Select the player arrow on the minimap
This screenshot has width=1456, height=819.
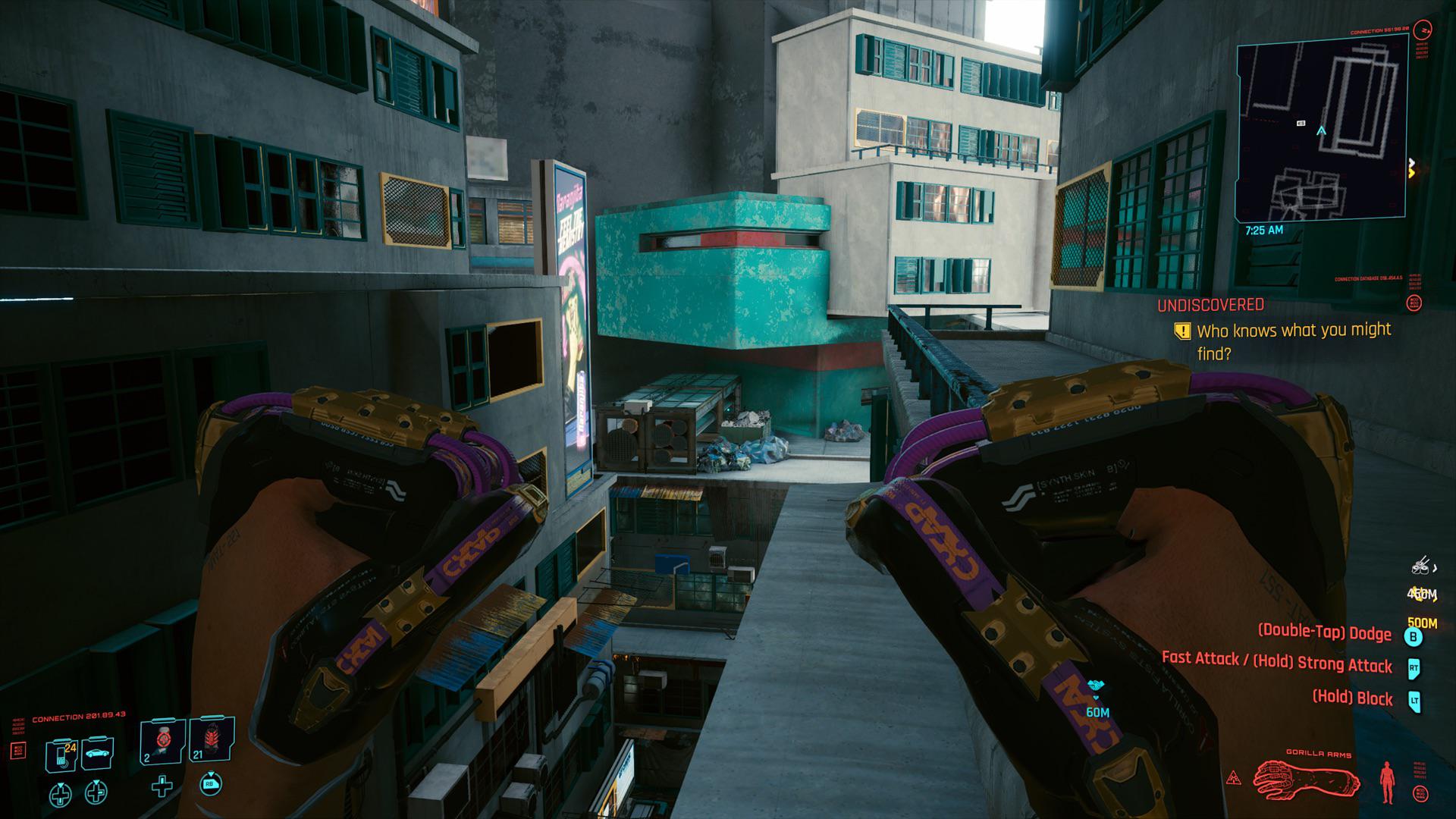click(x=1321, y=130)
